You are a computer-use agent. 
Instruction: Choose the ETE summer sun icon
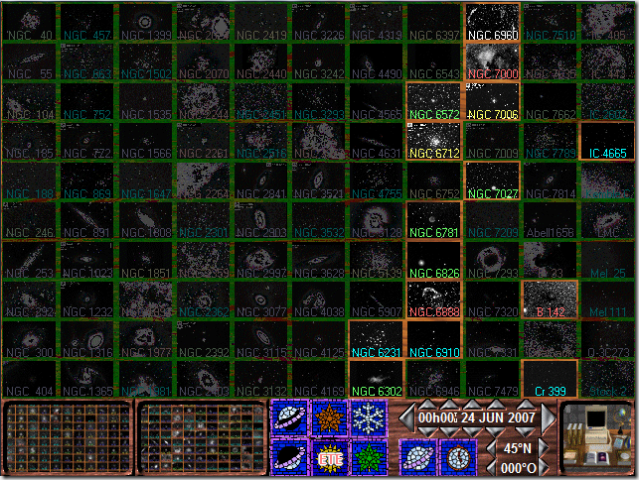pyautogui.click(x=329, y=457)
